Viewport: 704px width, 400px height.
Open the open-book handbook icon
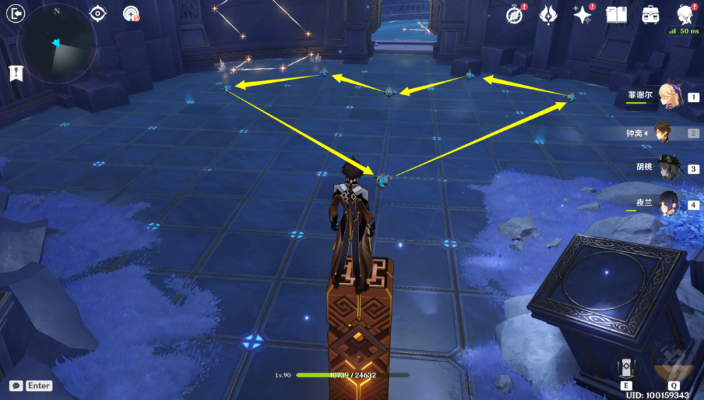616,14
